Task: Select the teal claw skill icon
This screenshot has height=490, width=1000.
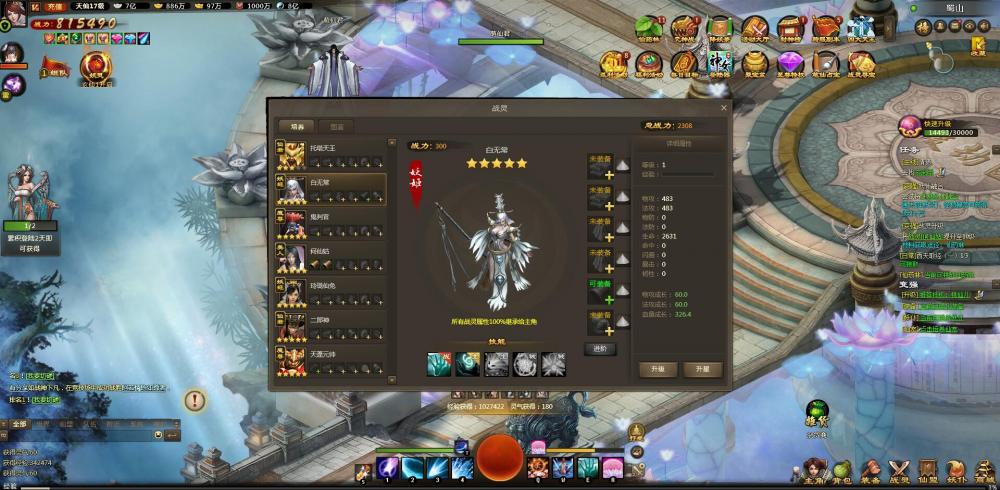Action: pyautogui.click(x=440, y=365)
